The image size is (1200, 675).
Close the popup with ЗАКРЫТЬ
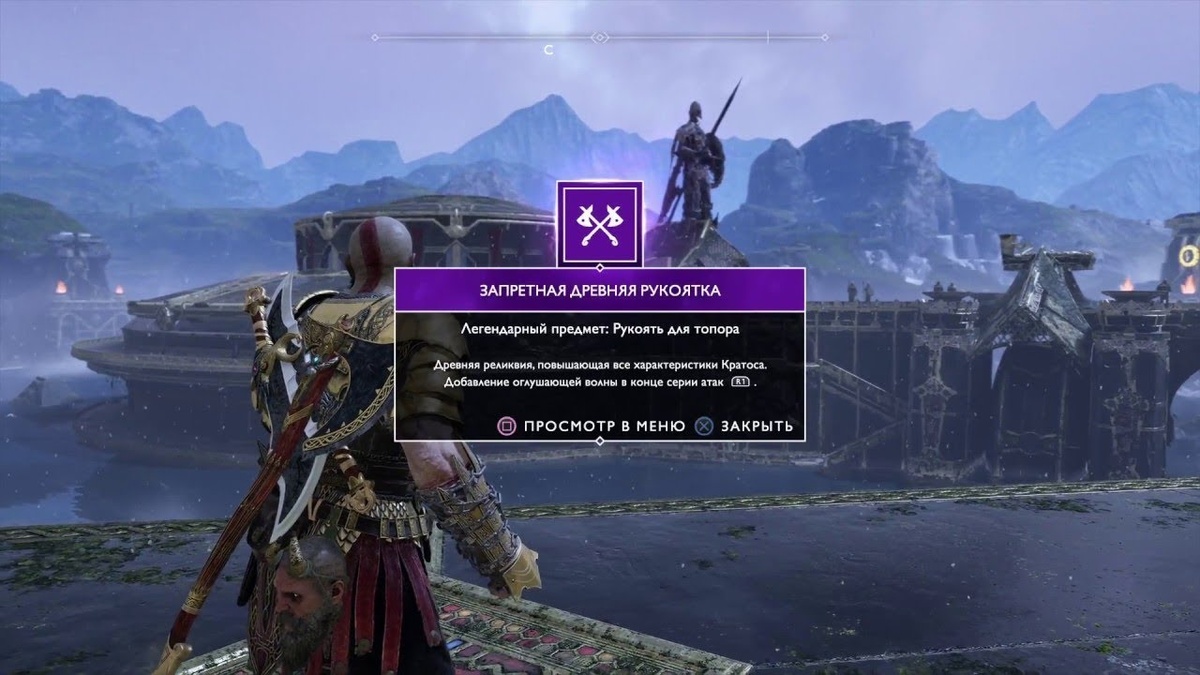click(x=745, y=426)
